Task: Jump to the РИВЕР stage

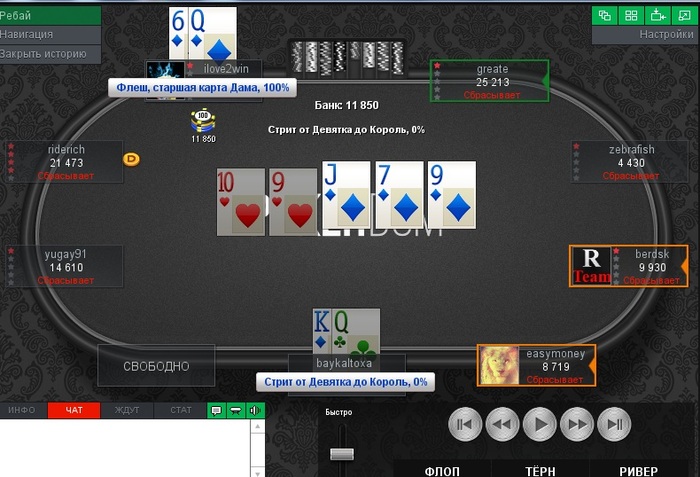Action: click(638, 471)
